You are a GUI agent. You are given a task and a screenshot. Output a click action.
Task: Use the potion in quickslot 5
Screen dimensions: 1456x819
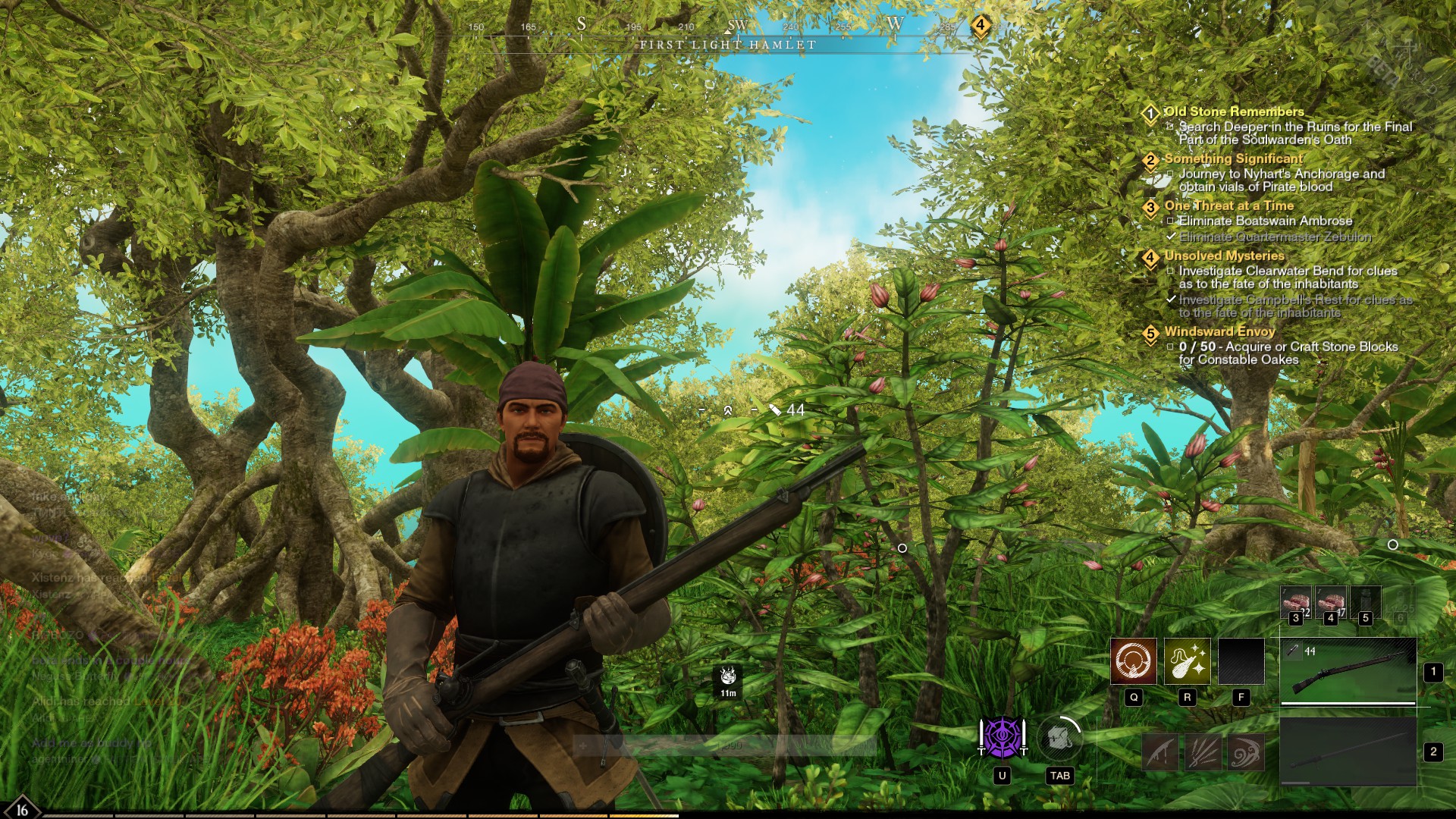point(1365,603)
